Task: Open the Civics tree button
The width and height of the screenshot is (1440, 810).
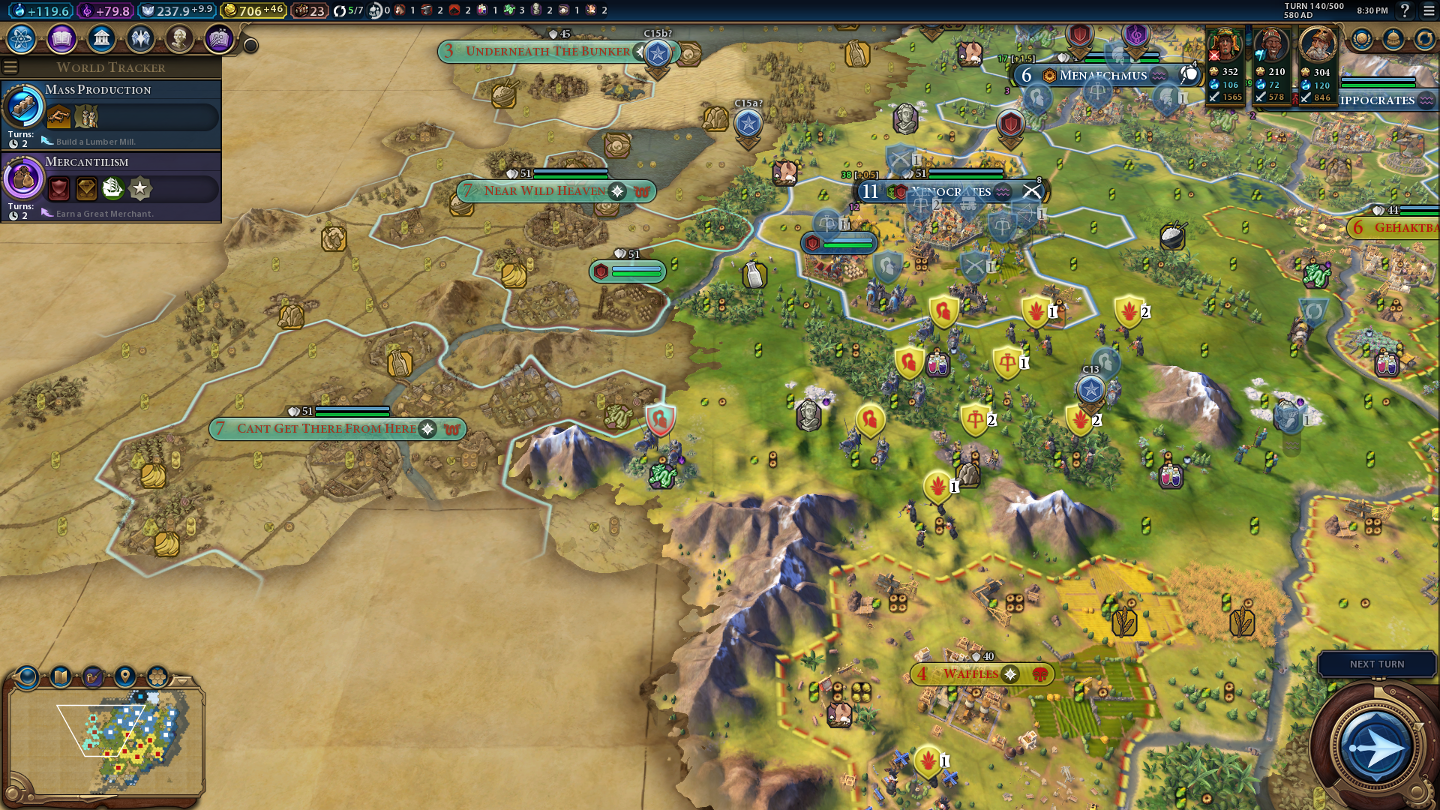Action: point(62,39)
